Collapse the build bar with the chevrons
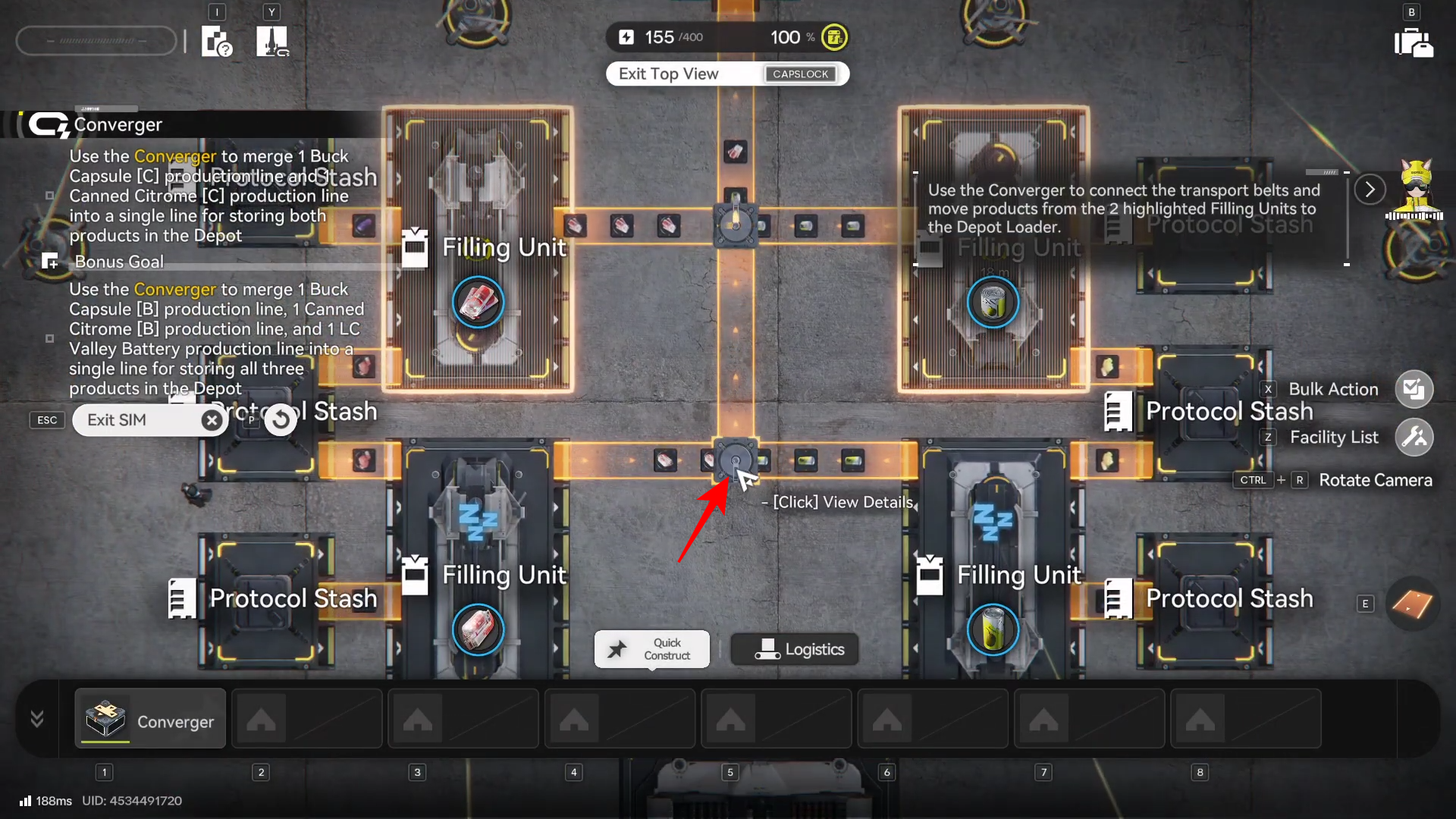The height and width of the screenshot is (819, 1456). 37,719
